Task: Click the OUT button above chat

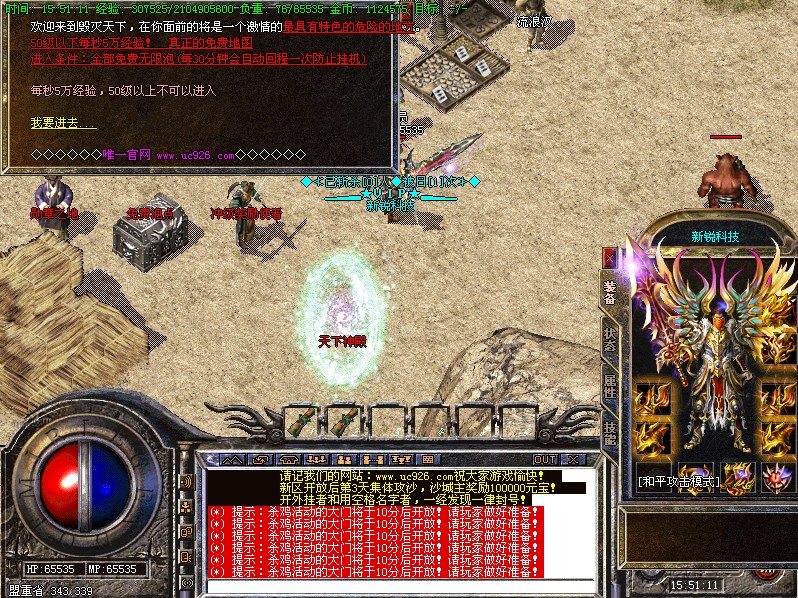Action: (x=547, y=459)
